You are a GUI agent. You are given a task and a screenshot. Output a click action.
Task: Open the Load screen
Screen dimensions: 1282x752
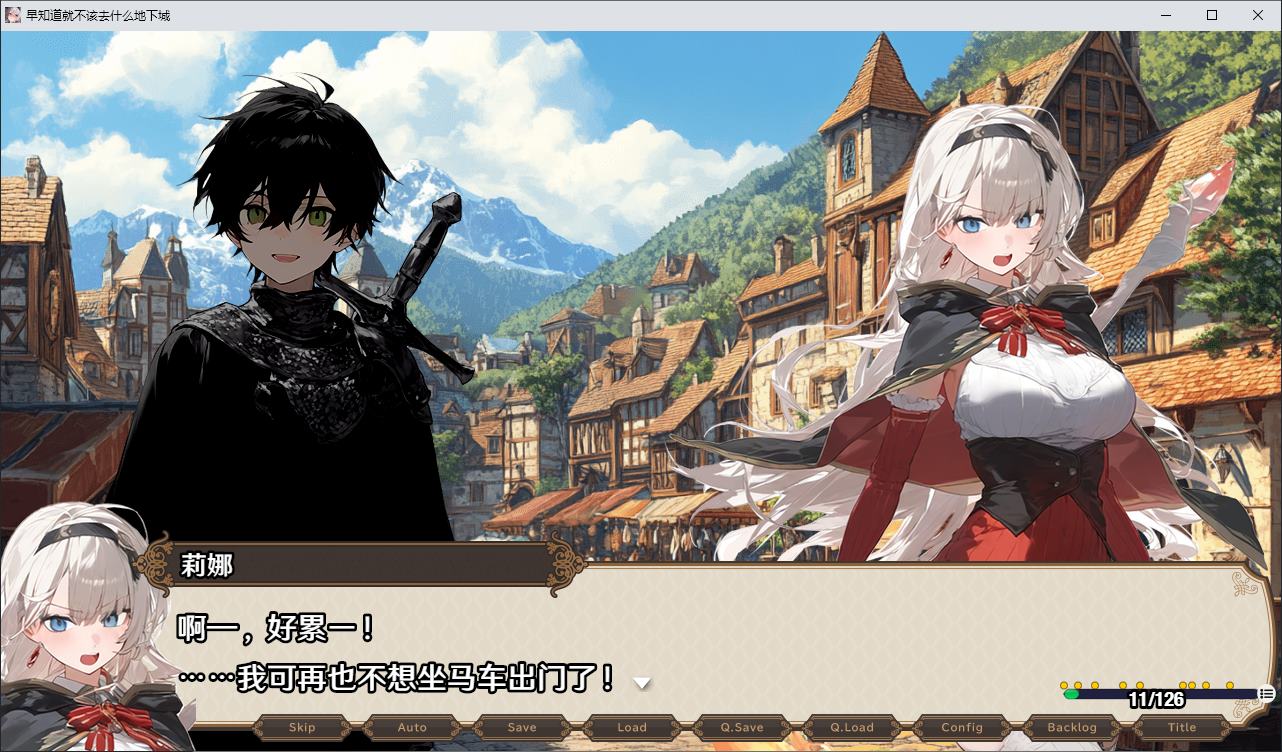click(x=631, y=727)
